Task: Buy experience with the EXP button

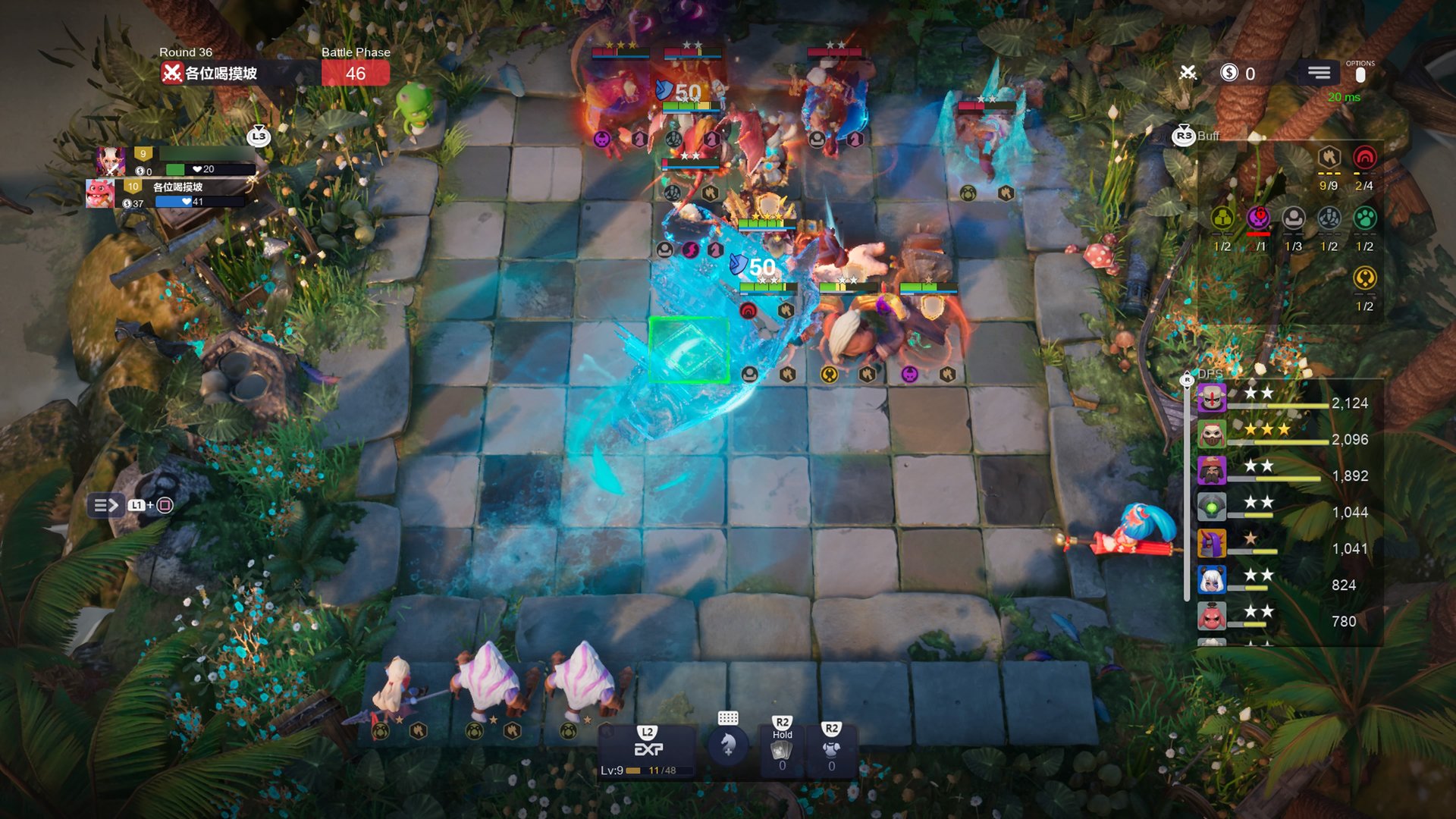Action: click(648, 749)
